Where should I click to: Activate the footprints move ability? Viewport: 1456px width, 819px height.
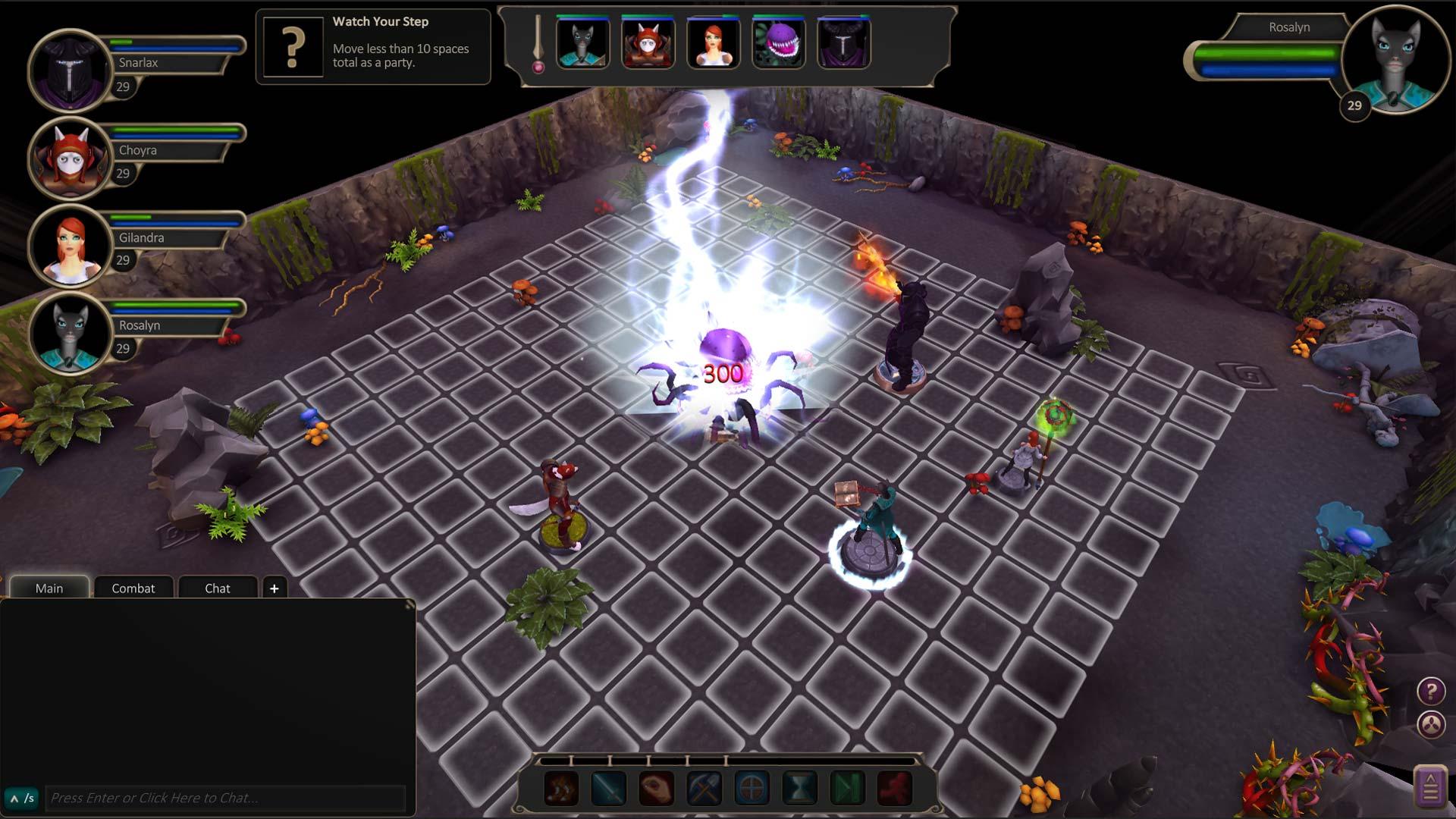click(x=562, y=789)
